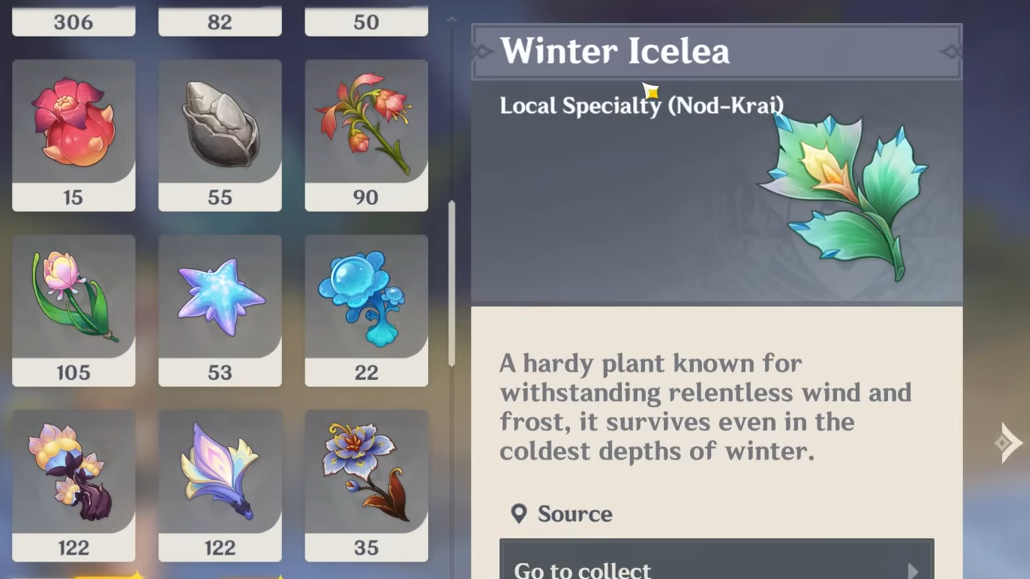Viewport: 1030px width, 579px height.
Task: Select the top item slot showing 306
Action: [x=73, y=22]
